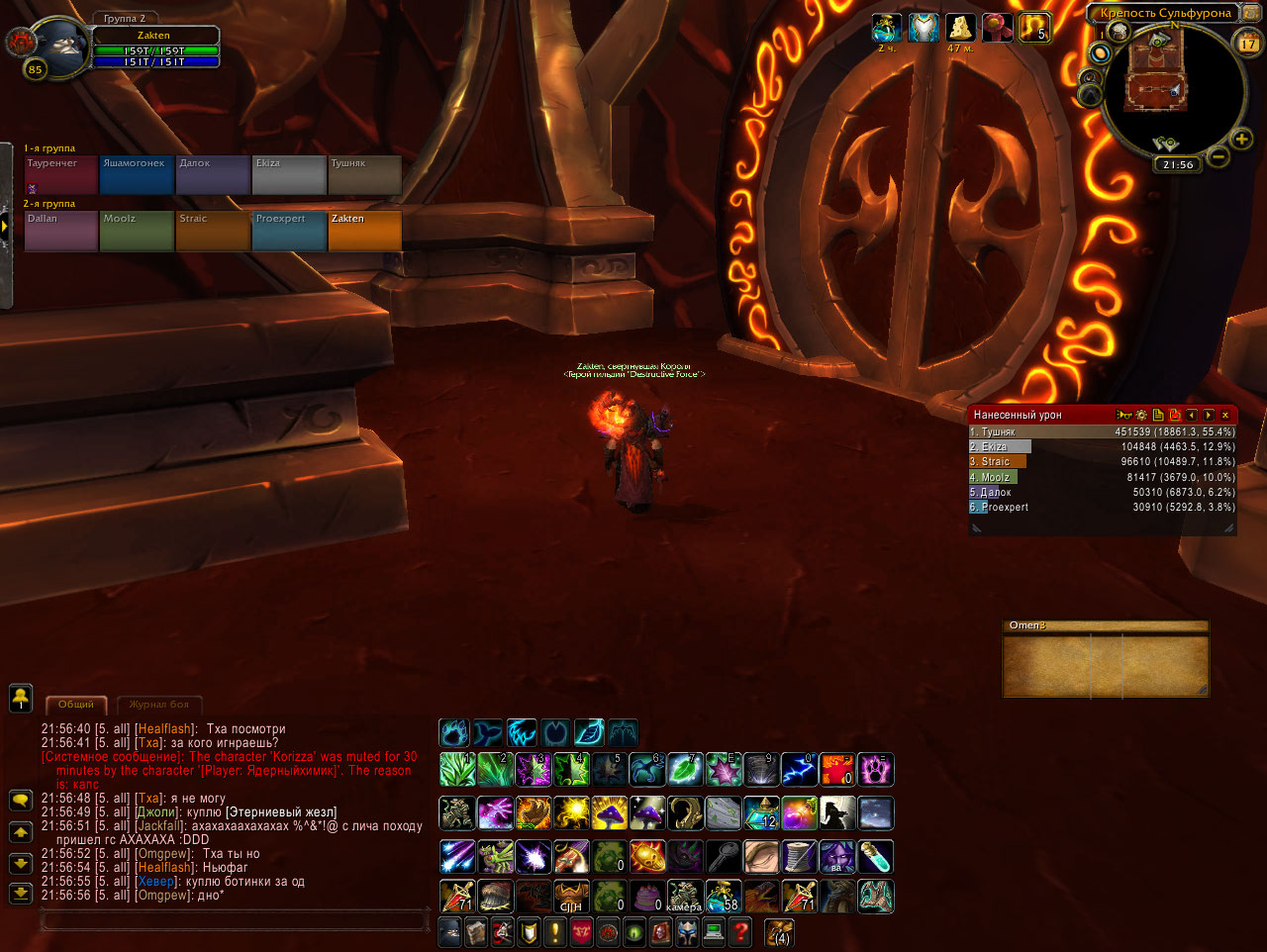The image size is (1267, 952).
Task: Switch to the Журнал боя chat tab
Action: 158,705
